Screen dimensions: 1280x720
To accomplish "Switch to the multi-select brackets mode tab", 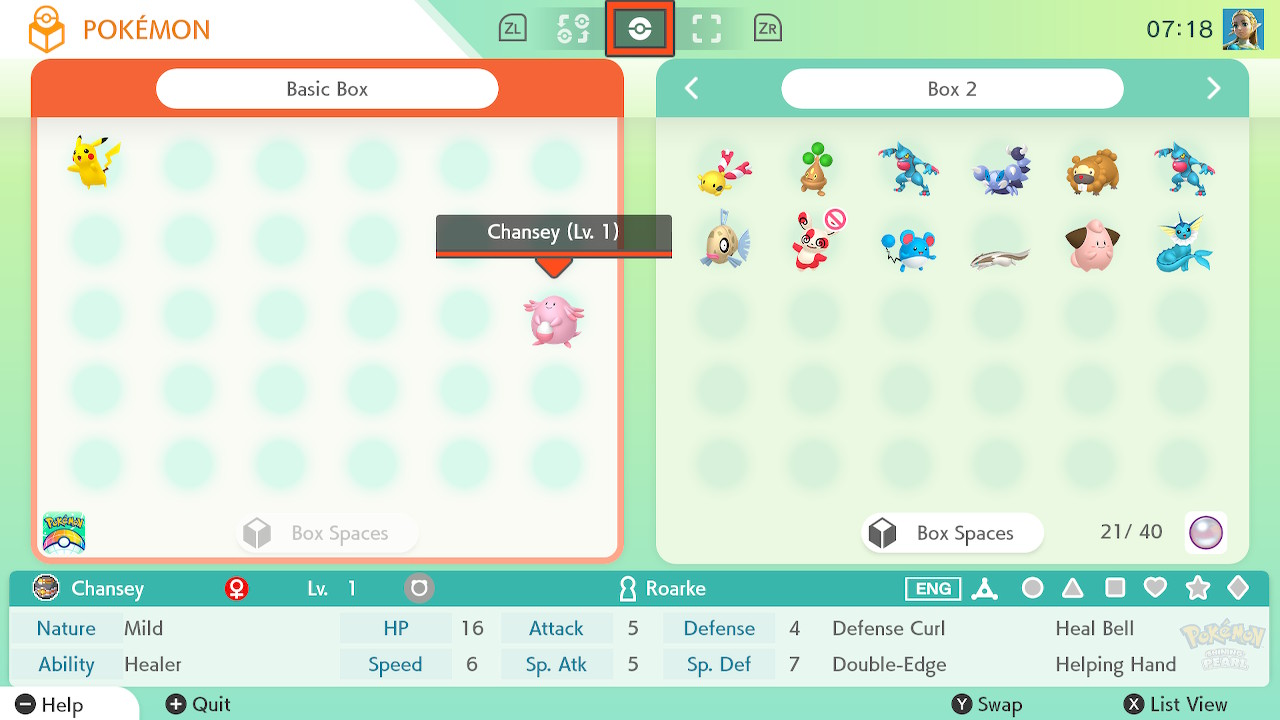I will pos(707,29).
